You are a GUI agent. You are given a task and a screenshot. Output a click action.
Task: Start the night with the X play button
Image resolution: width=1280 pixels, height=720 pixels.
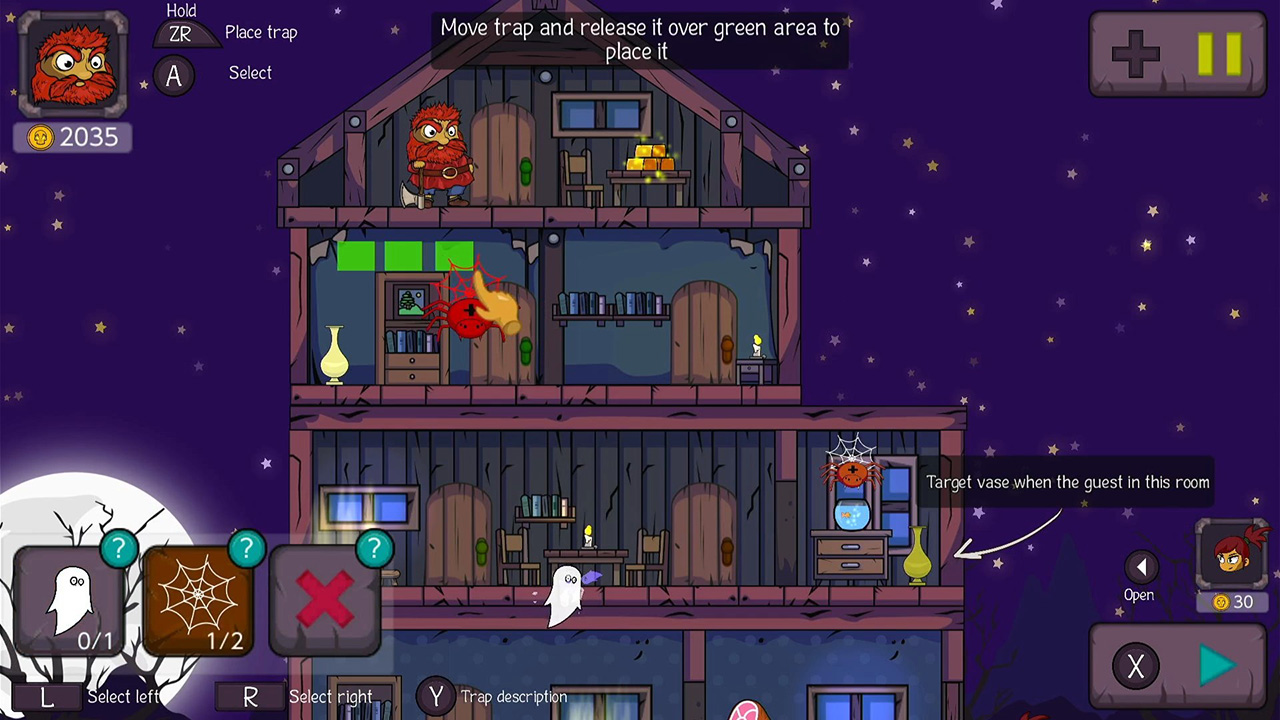coord(1180,666)
